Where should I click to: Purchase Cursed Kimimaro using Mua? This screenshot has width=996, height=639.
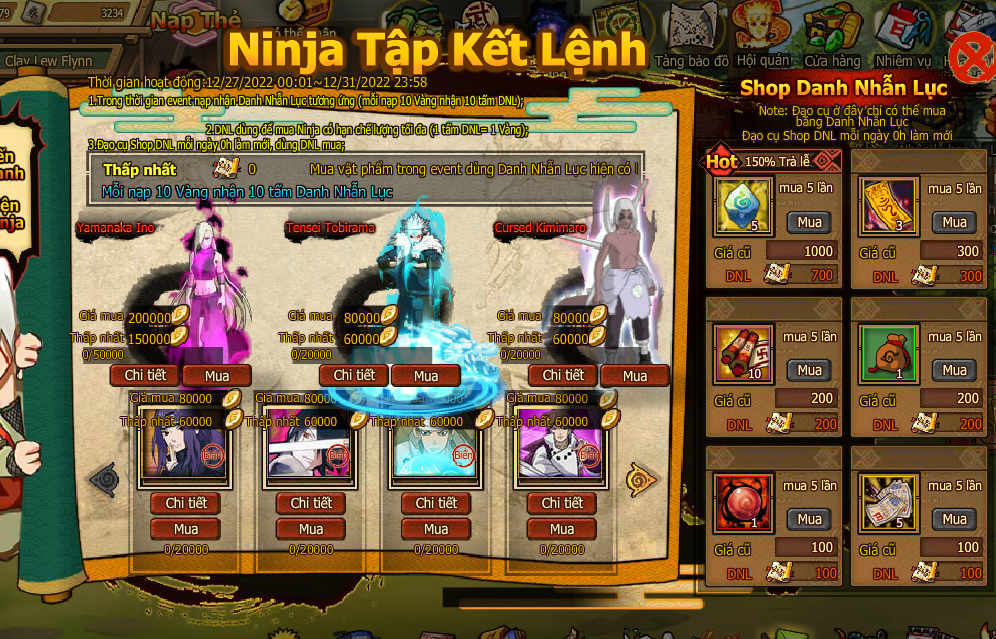click(x=635, y=376)
